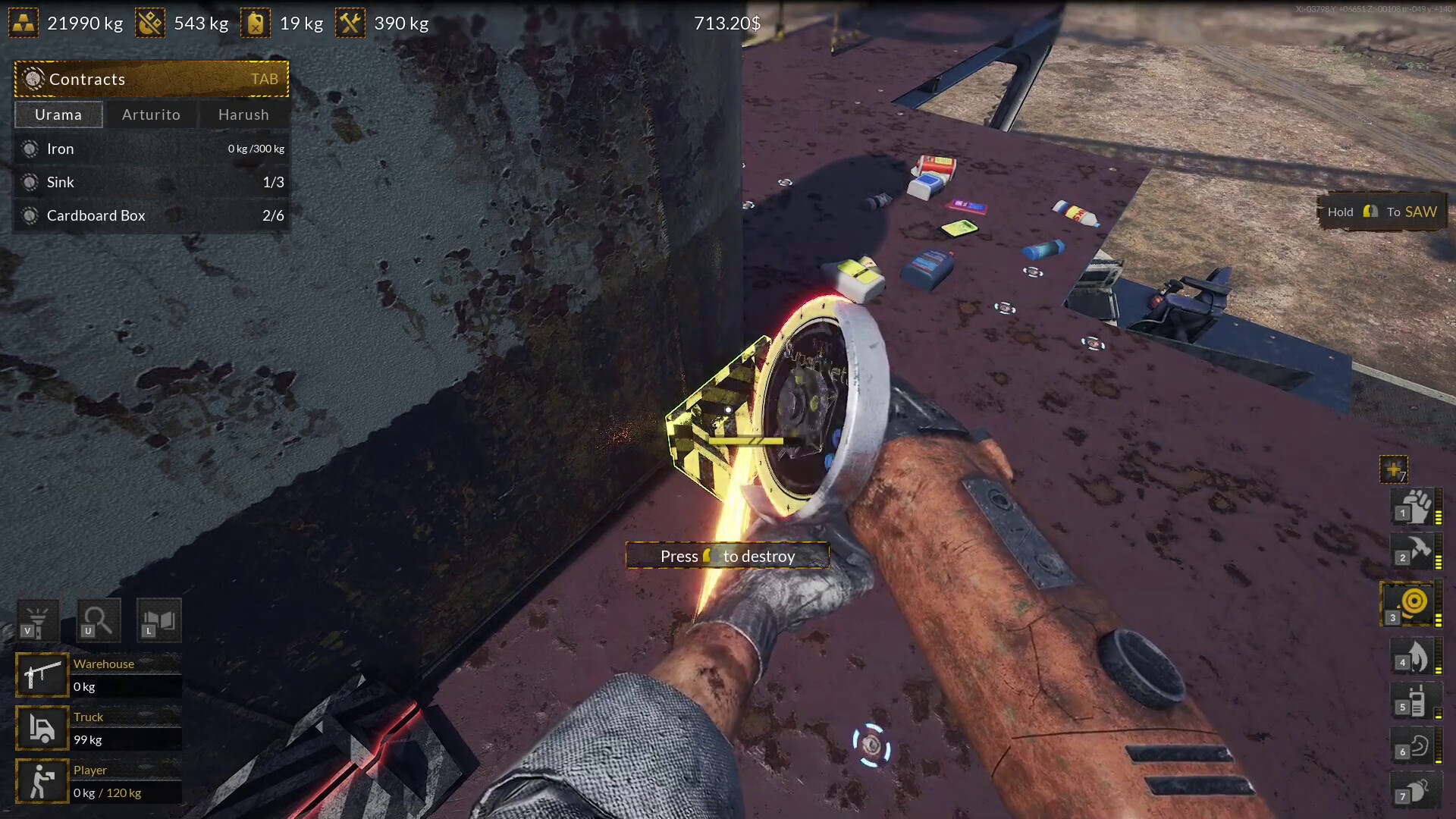Viewport: 1456px width, 819px height.
Task: Toggle tracking for the Sink contract
Action: pyautogui.click(x=30, y=182)
